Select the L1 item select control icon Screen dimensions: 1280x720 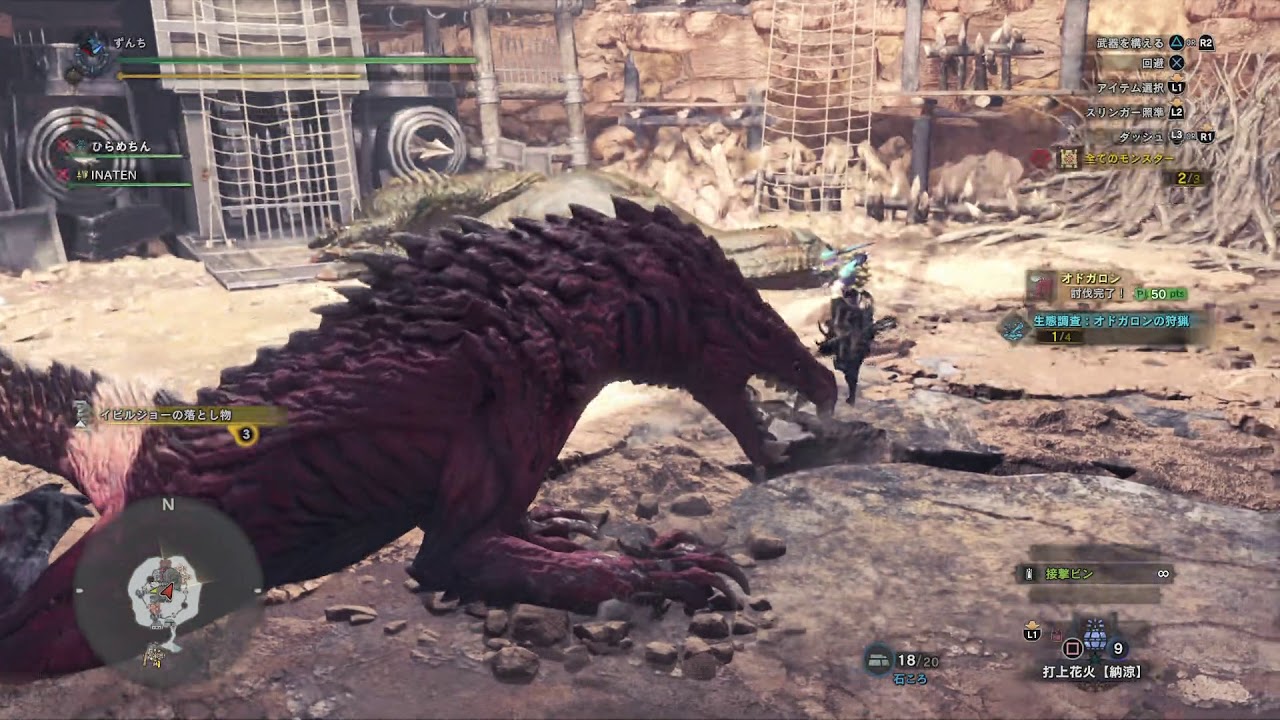click(1179, 87)
